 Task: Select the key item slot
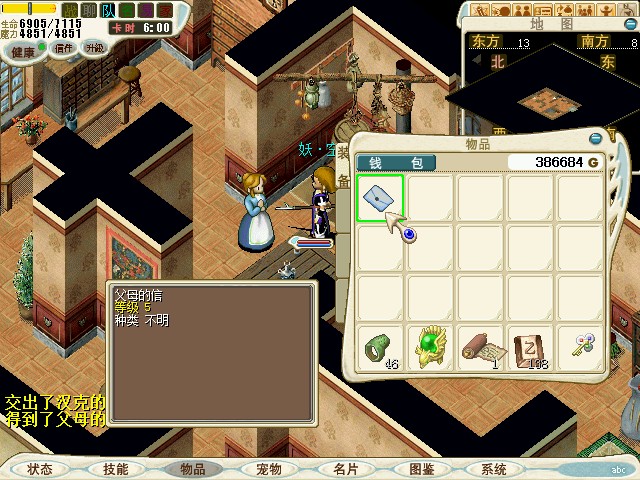click(x=581, y=347)
